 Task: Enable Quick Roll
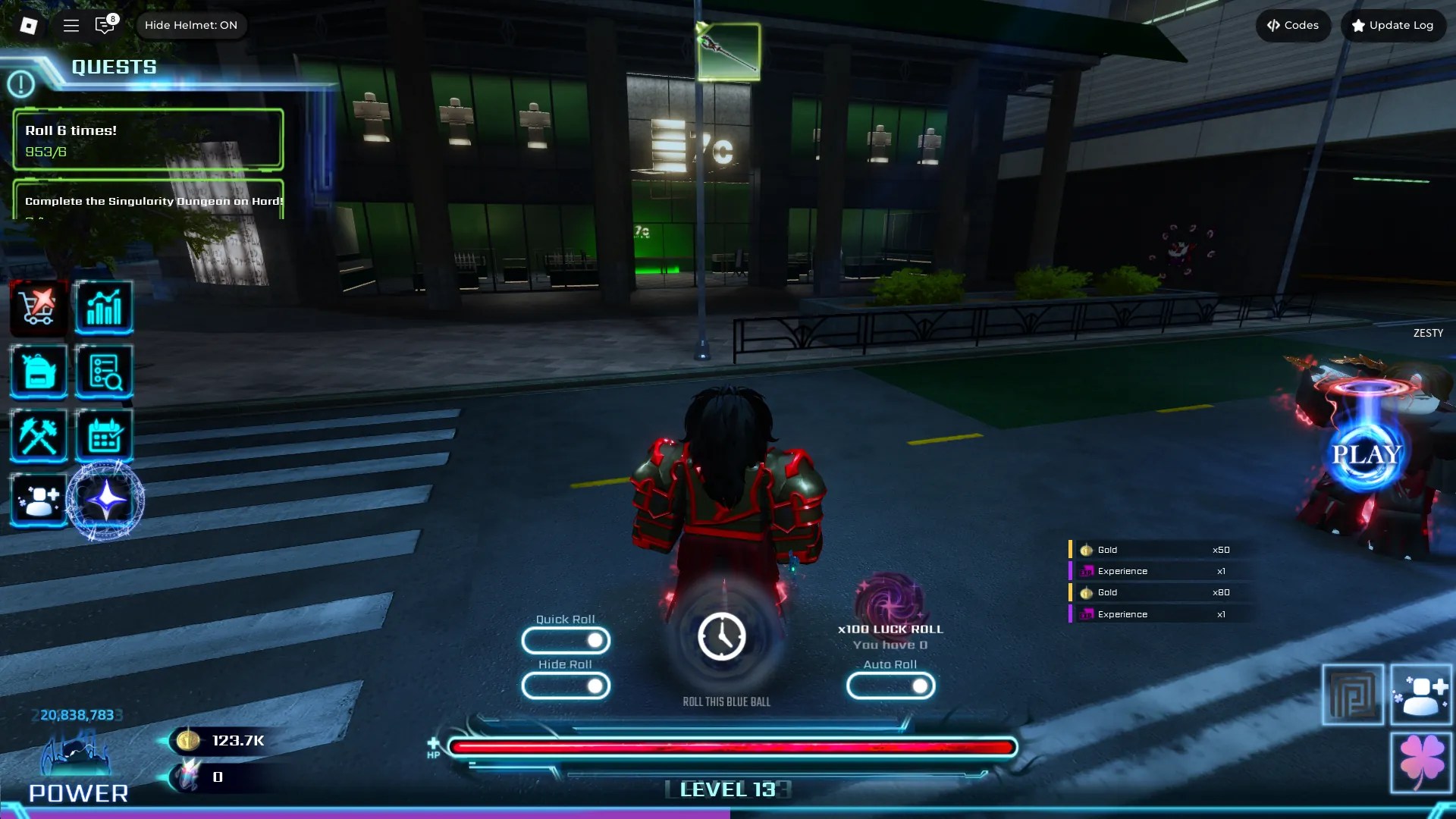566,641
